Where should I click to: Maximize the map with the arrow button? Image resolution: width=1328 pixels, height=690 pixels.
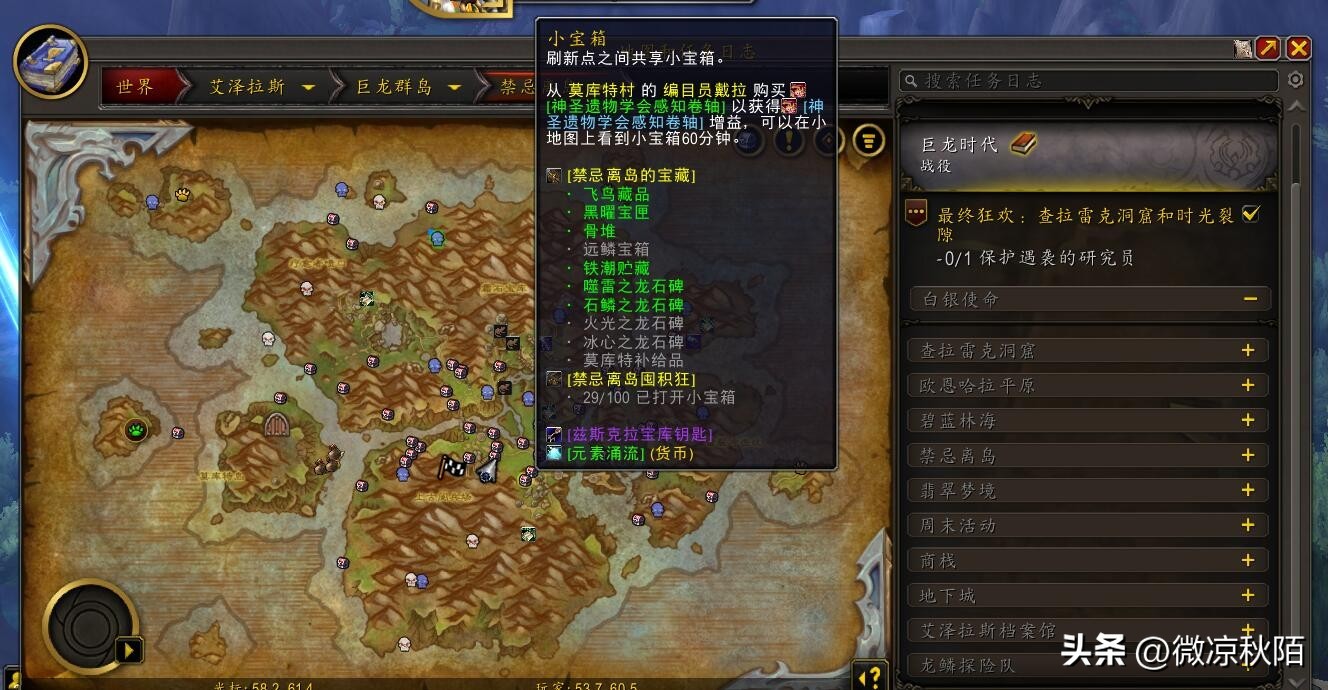1268,48
